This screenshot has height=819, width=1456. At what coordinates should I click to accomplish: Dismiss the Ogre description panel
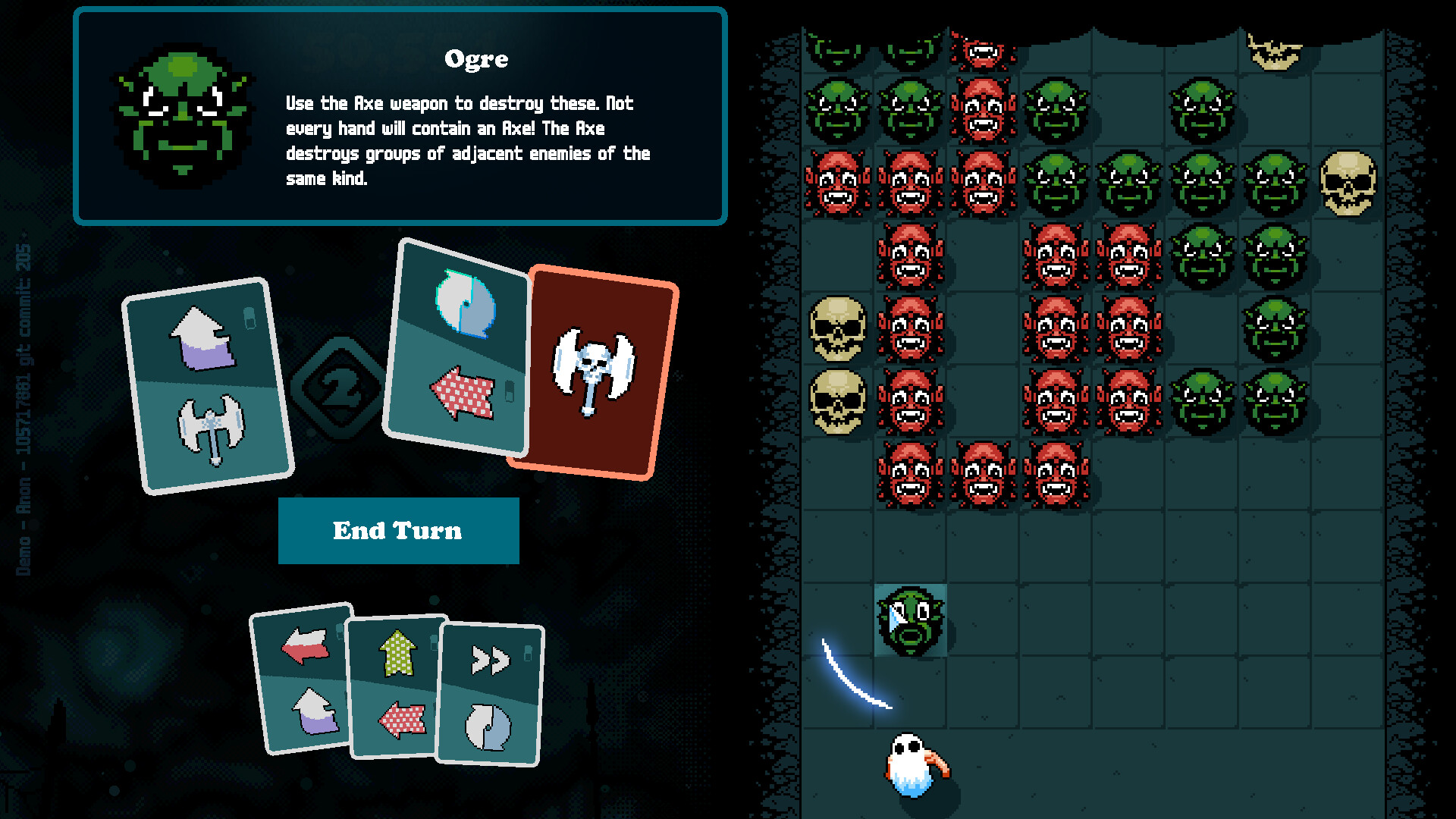pyautogui.click(x=400, y=112)
